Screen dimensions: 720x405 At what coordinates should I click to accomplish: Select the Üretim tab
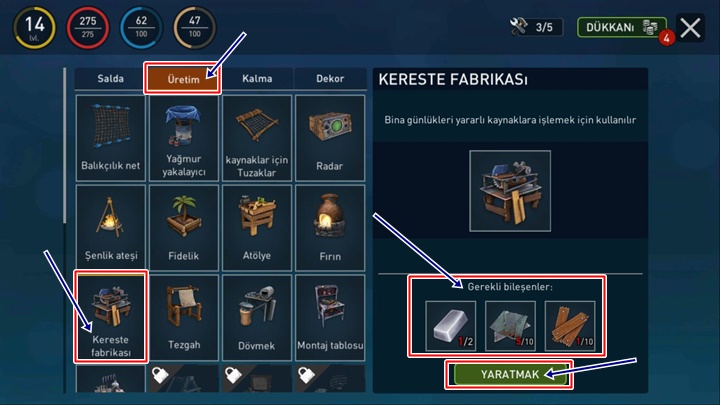pos(183,79)
